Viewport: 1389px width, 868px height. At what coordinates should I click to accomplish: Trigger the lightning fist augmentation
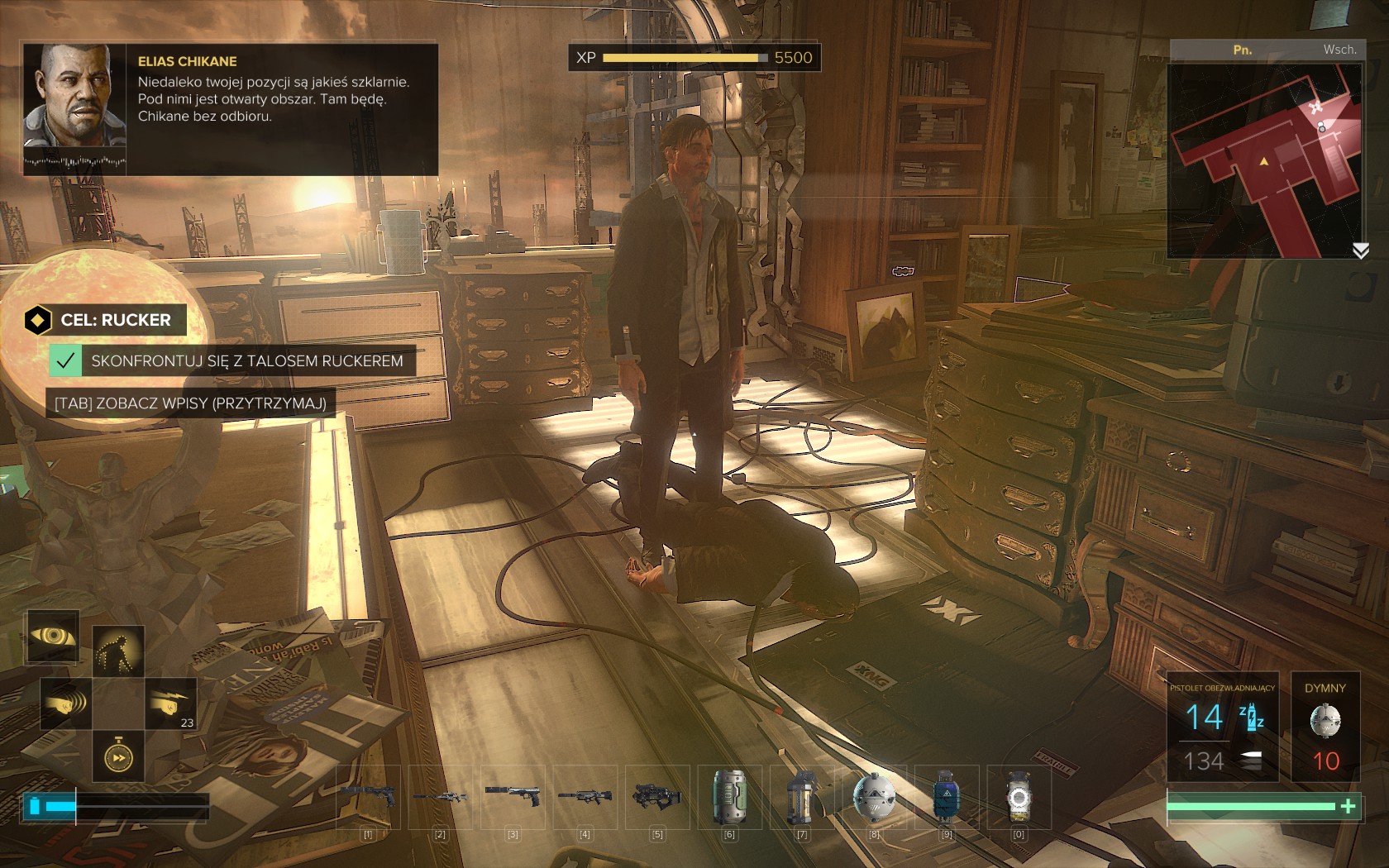(170, 703)
